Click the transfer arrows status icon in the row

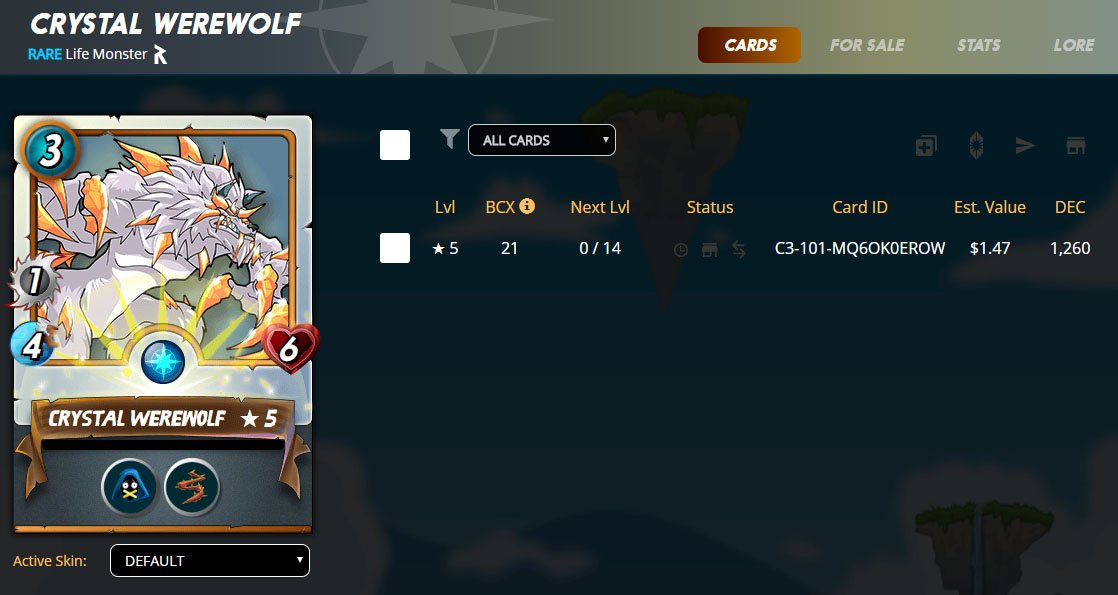click(x=739, y=250)
